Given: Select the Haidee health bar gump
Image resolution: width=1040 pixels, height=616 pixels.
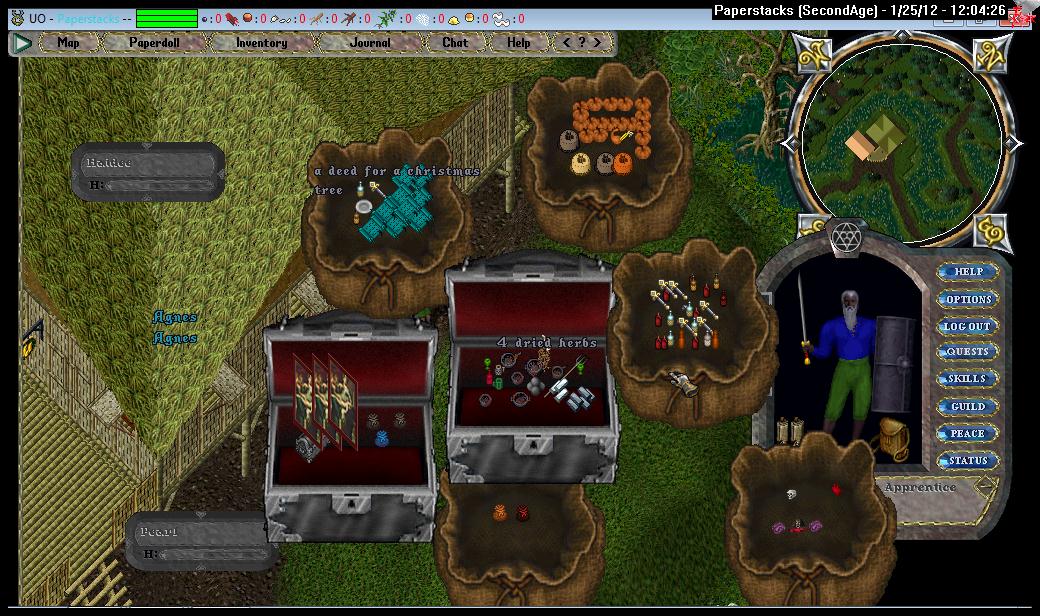Looking at the screenshot, I should pos(148,171).
